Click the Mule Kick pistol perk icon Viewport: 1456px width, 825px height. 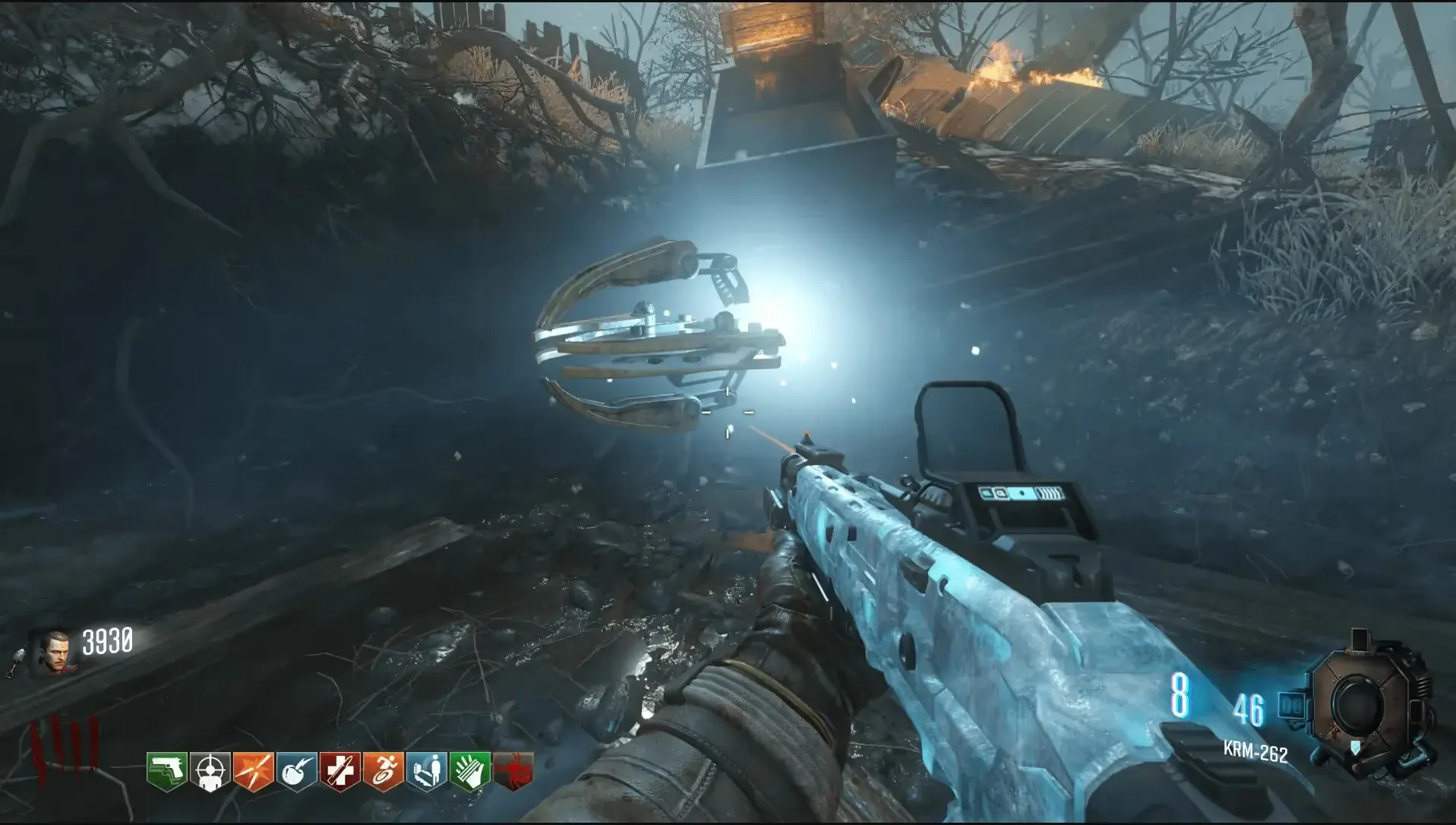[166, 772]
